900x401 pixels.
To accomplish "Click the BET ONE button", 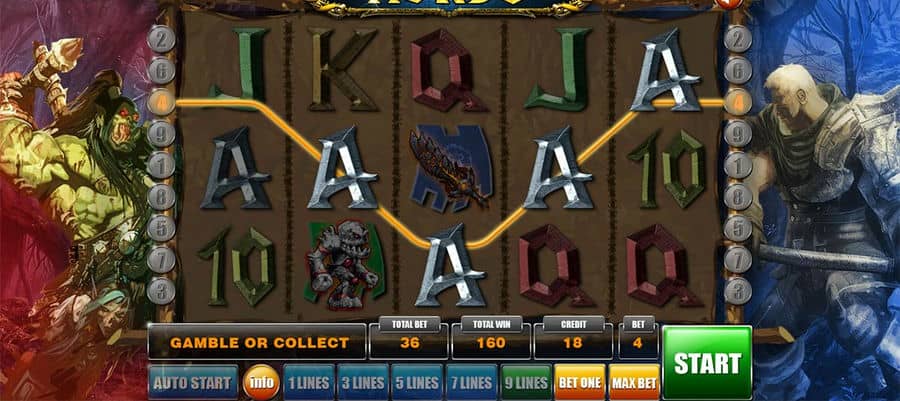I will click(x=579, y=382).
